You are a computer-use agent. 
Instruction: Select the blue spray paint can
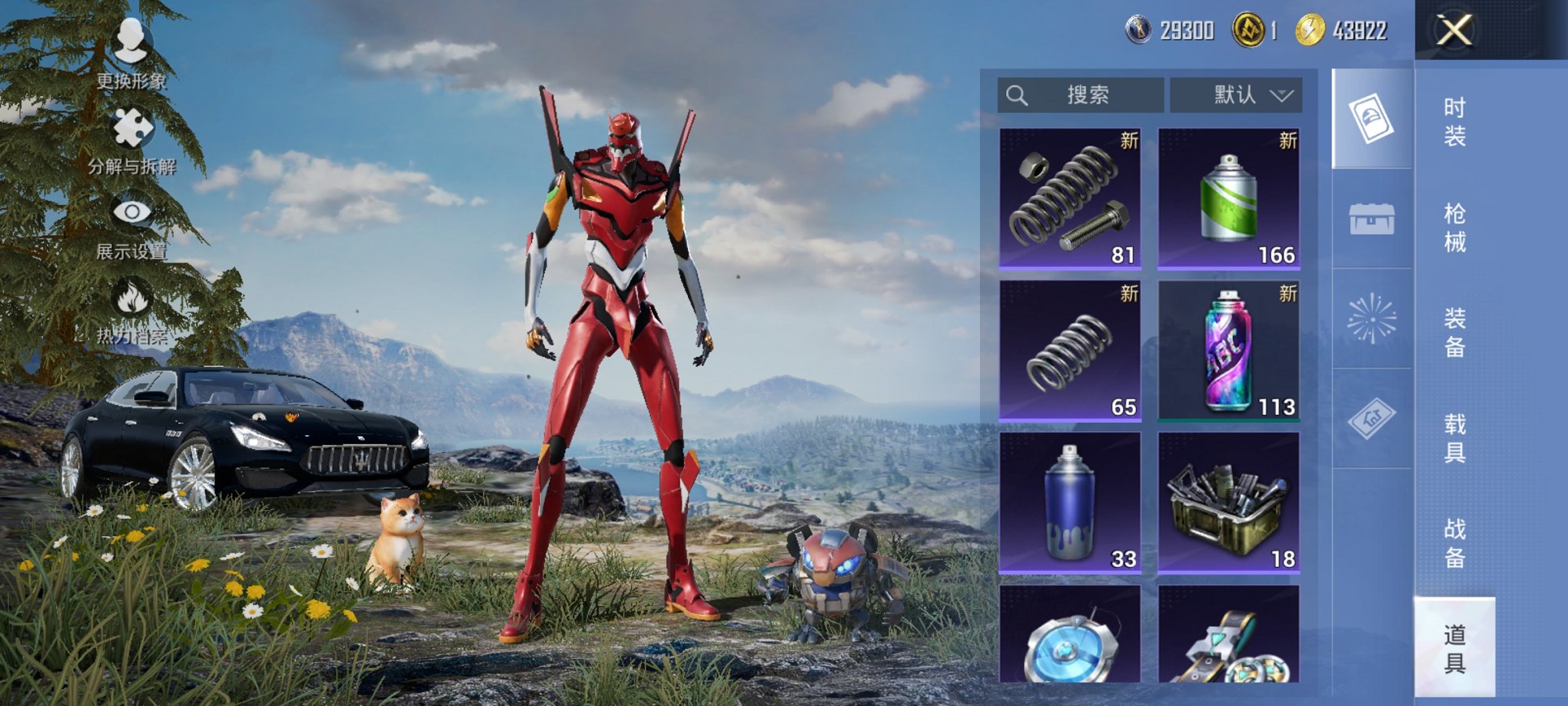[x=1070, y=503]
